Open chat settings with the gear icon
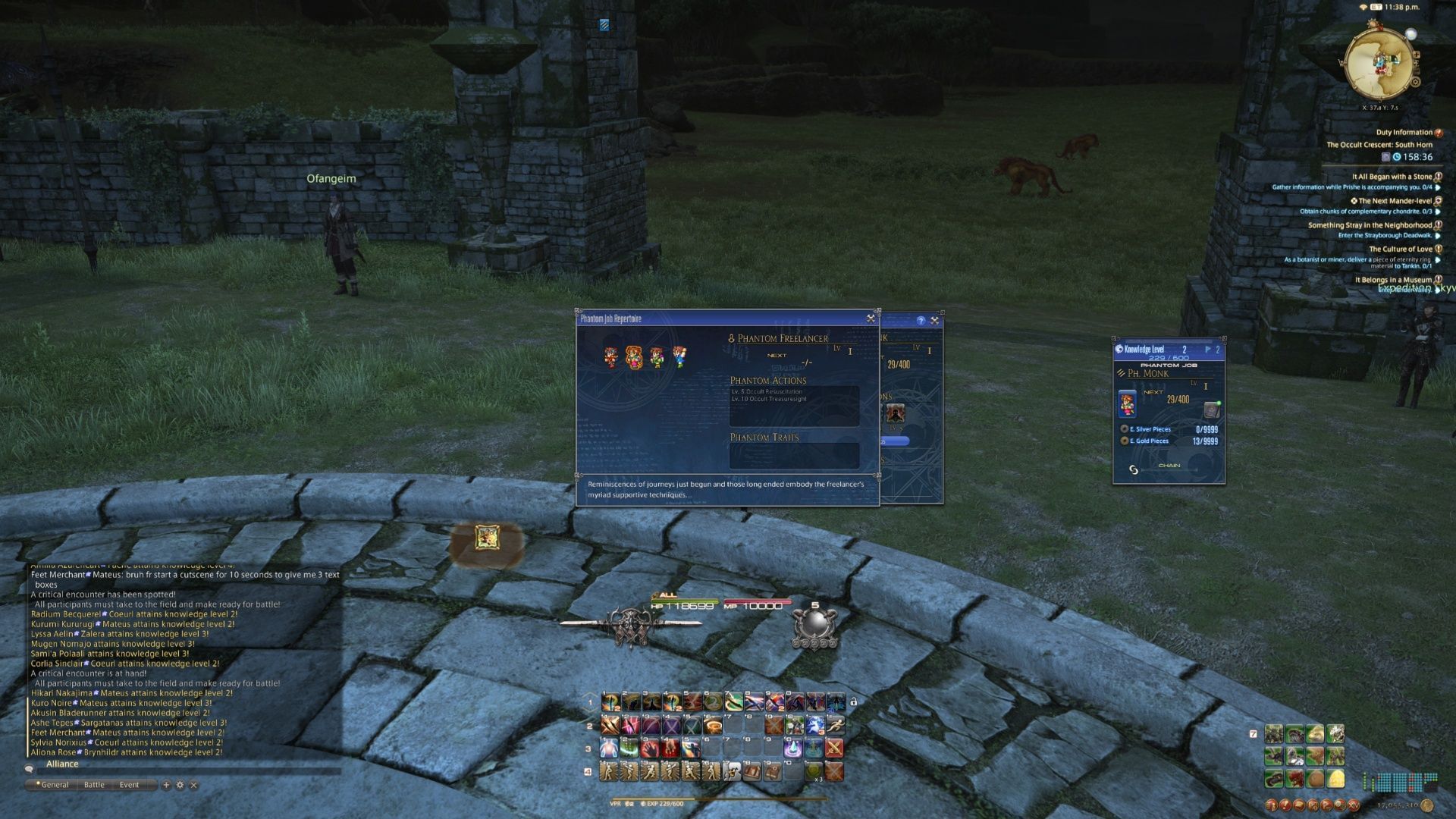The width and height of the screenshot is (1456, 819). pyautogui.click(x=180, y=784)
